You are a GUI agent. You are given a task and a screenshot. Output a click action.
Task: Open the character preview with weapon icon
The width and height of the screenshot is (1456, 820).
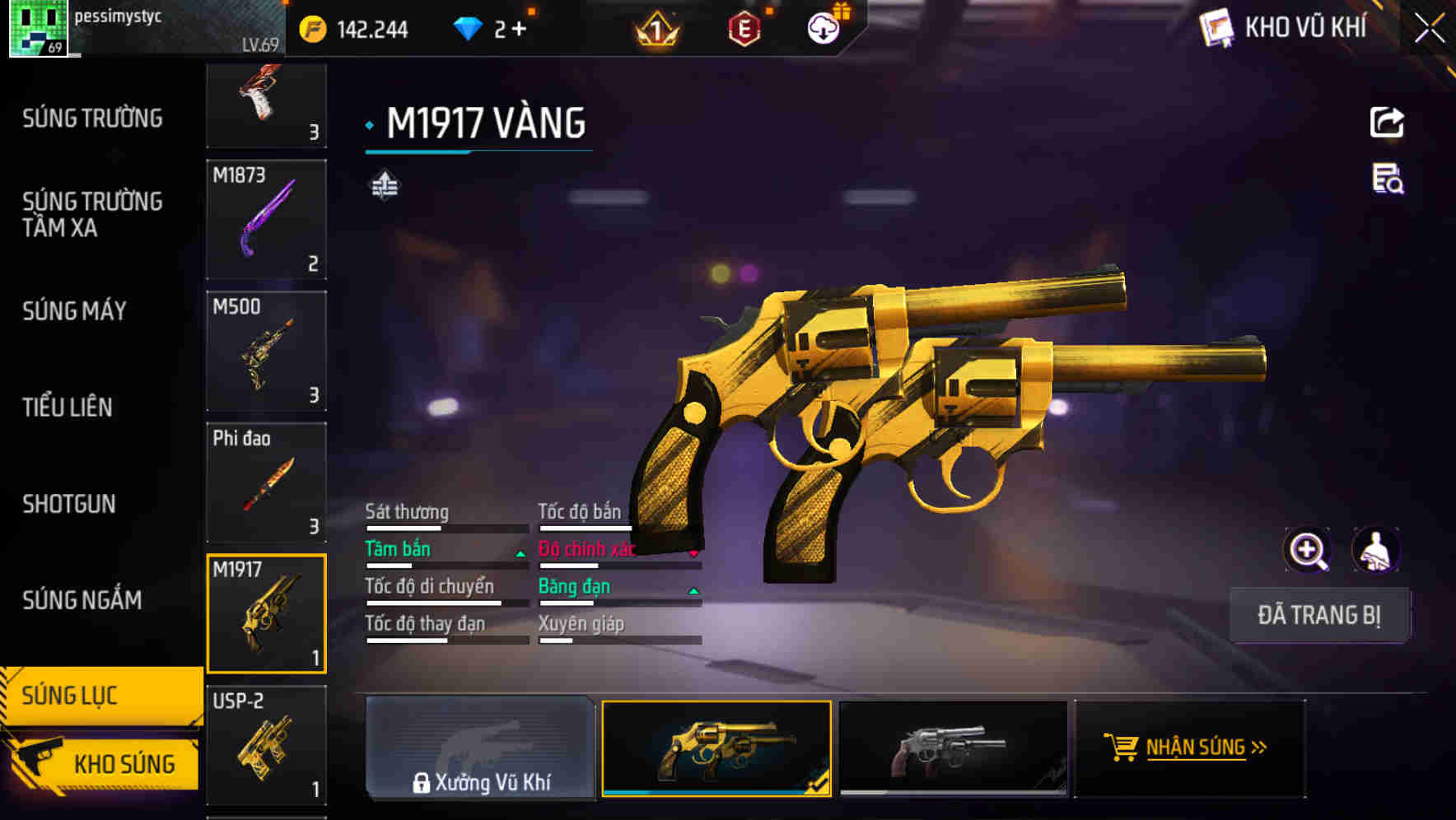[x=1374, y=549]
